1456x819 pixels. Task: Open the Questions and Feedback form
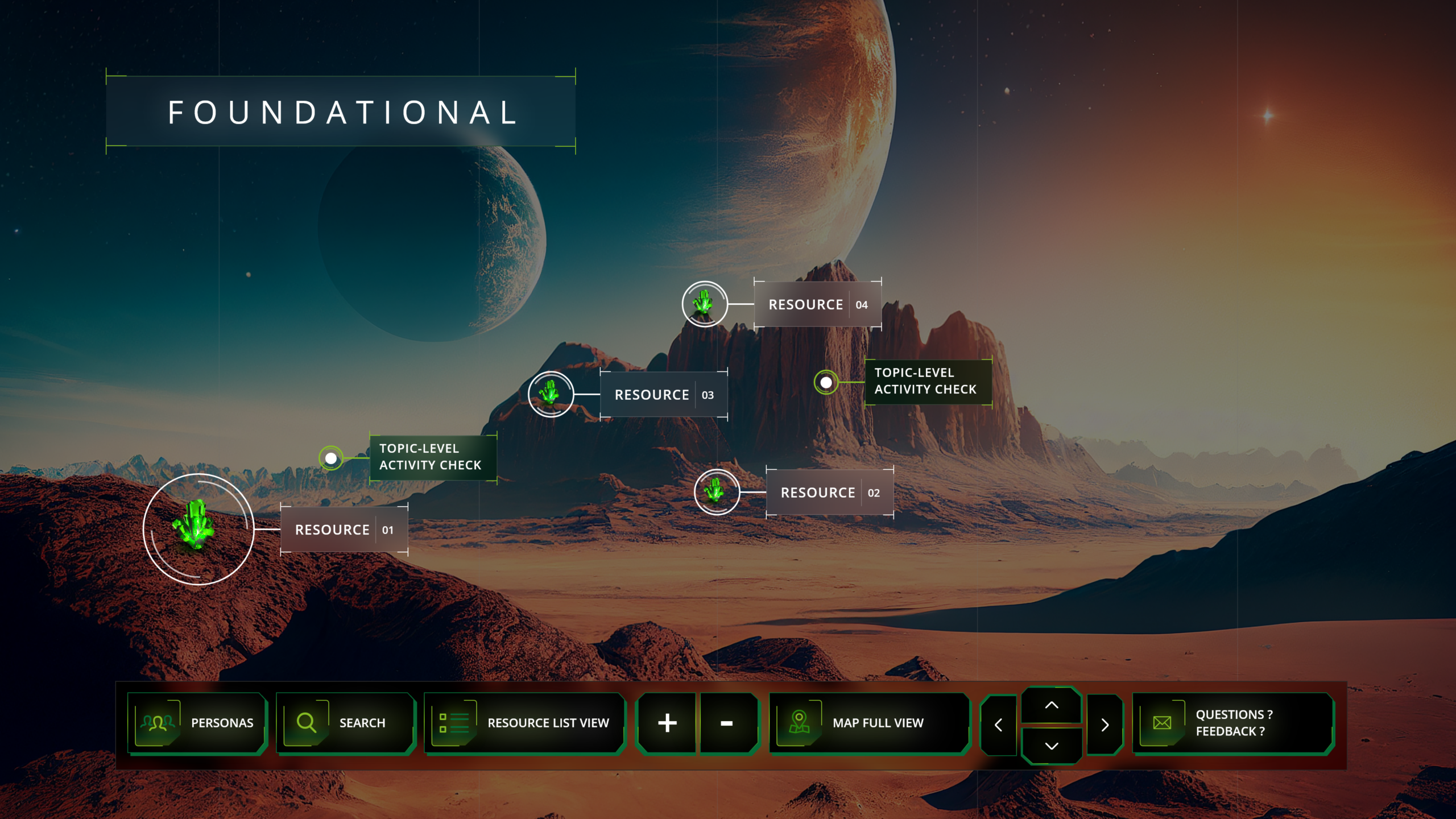click(x=1232, y=723)
